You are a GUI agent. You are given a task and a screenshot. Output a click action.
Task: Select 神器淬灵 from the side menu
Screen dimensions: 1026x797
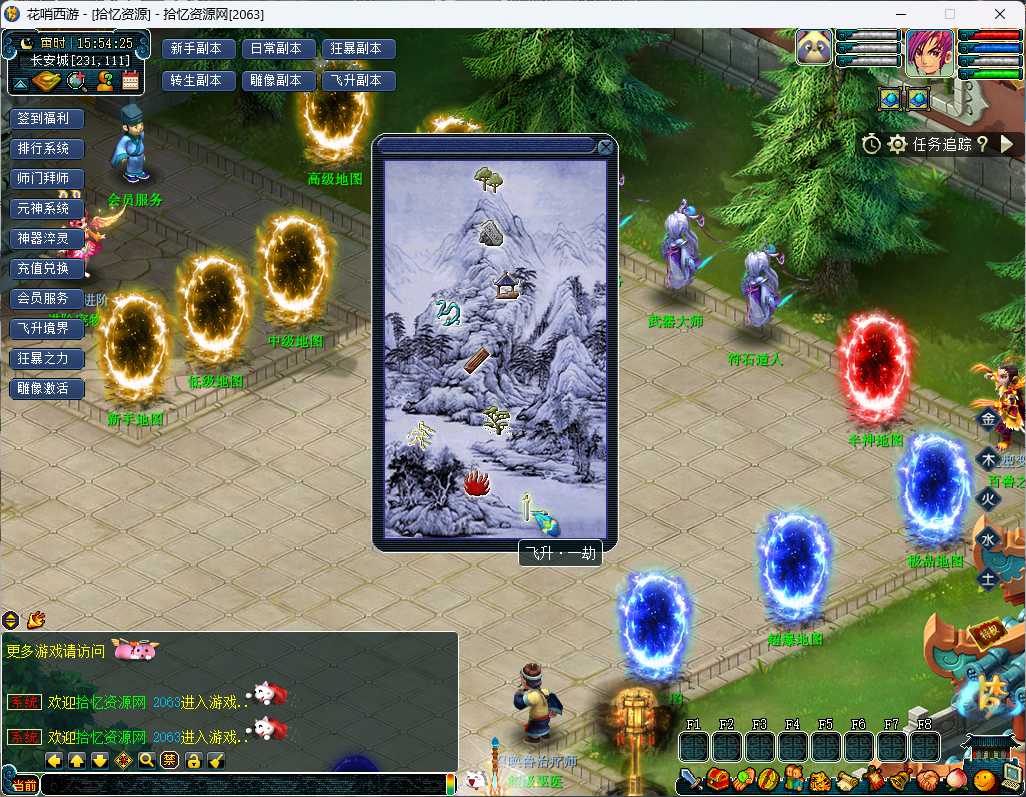click(46, 238)
